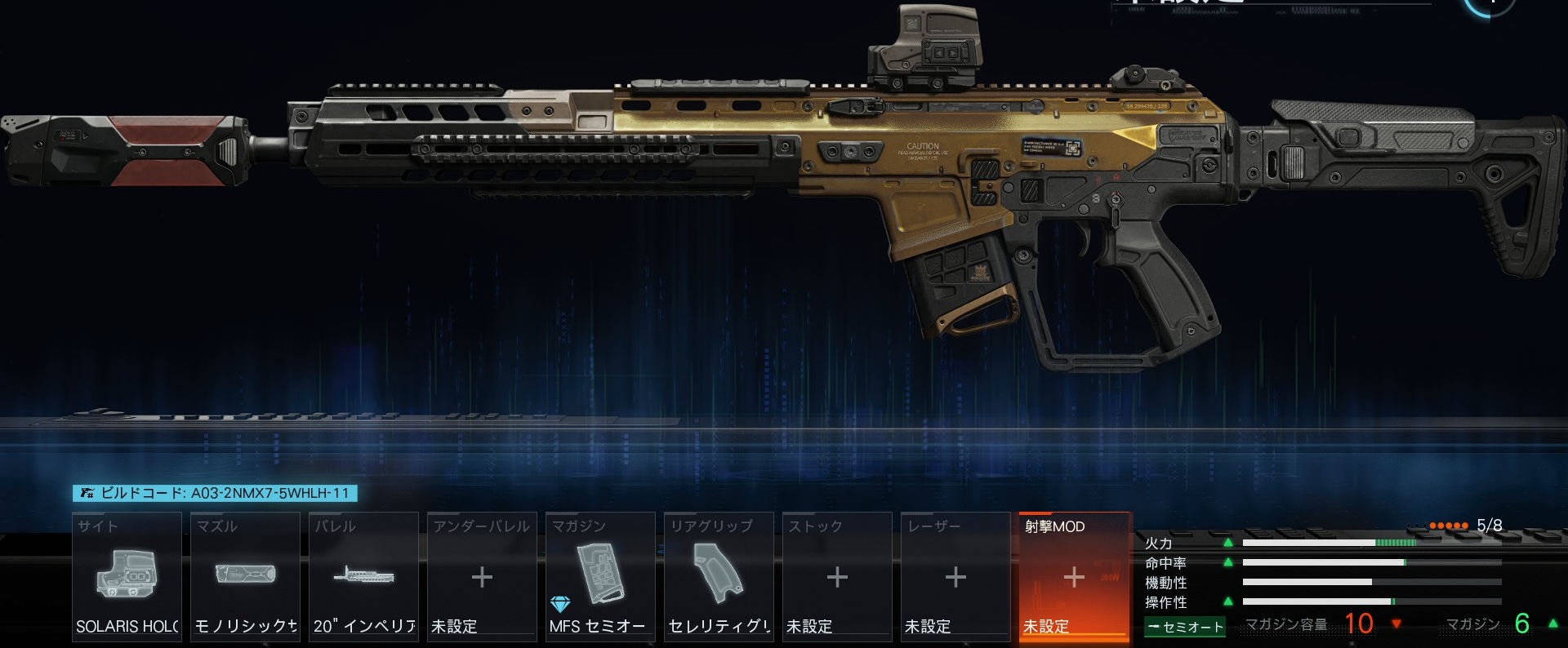The height and width of the screenshot is (648, 1568).
Task: Click the ビルドコード label
Action: (216, 493)
